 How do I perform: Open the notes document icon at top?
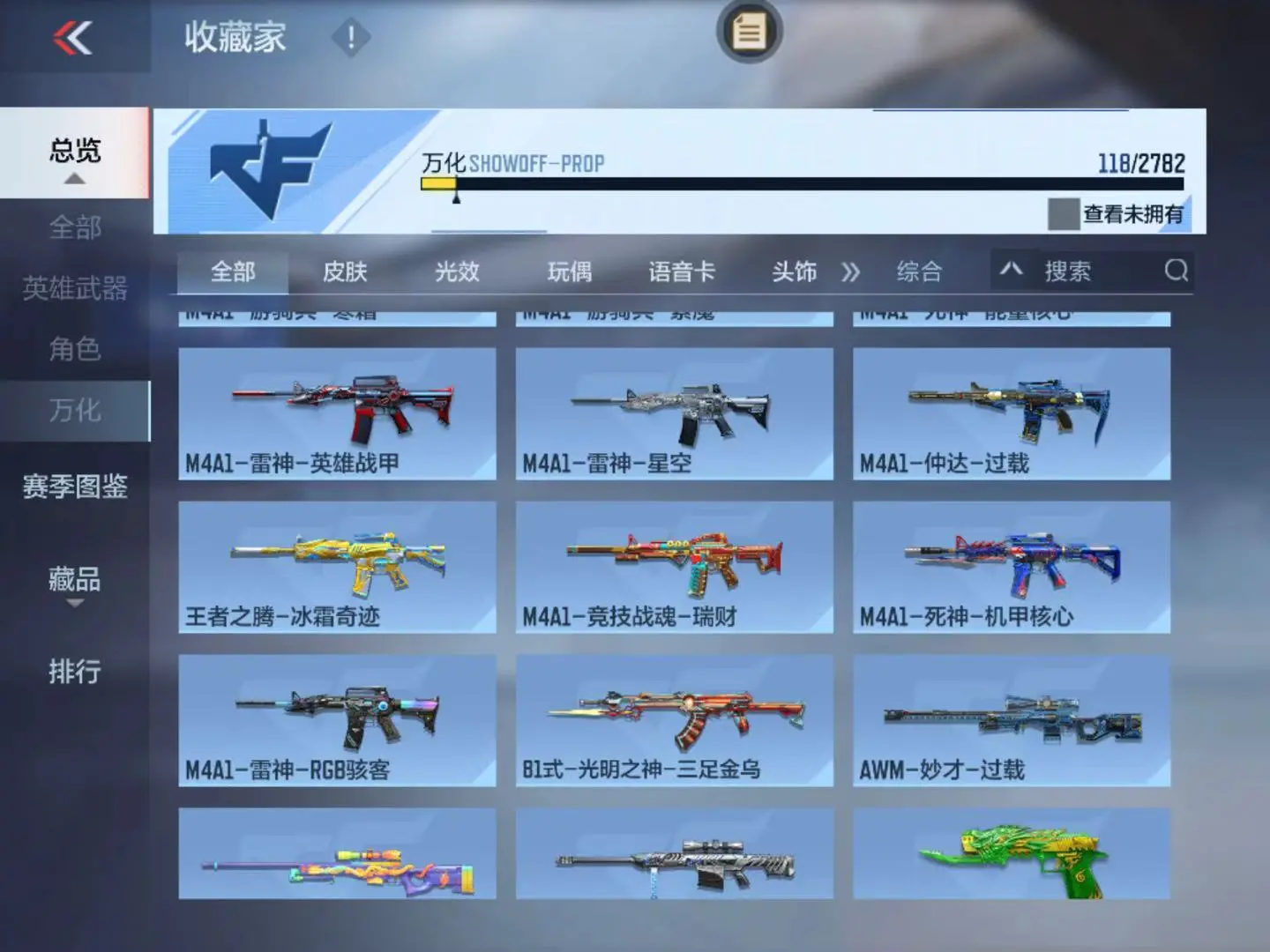[x=749, y=33]
